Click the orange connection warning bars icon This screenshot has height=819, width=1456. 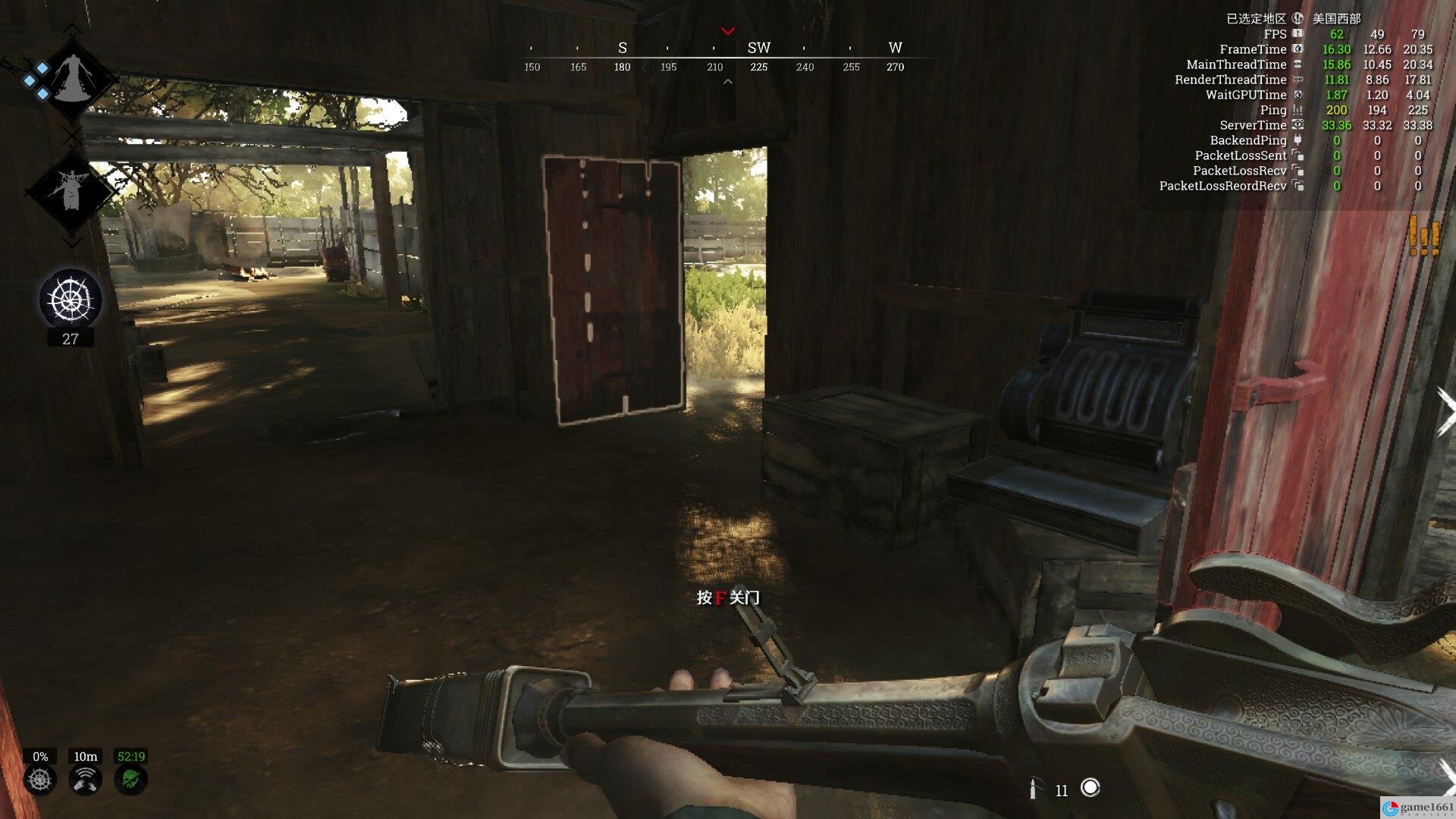(x=1423, y=237)
